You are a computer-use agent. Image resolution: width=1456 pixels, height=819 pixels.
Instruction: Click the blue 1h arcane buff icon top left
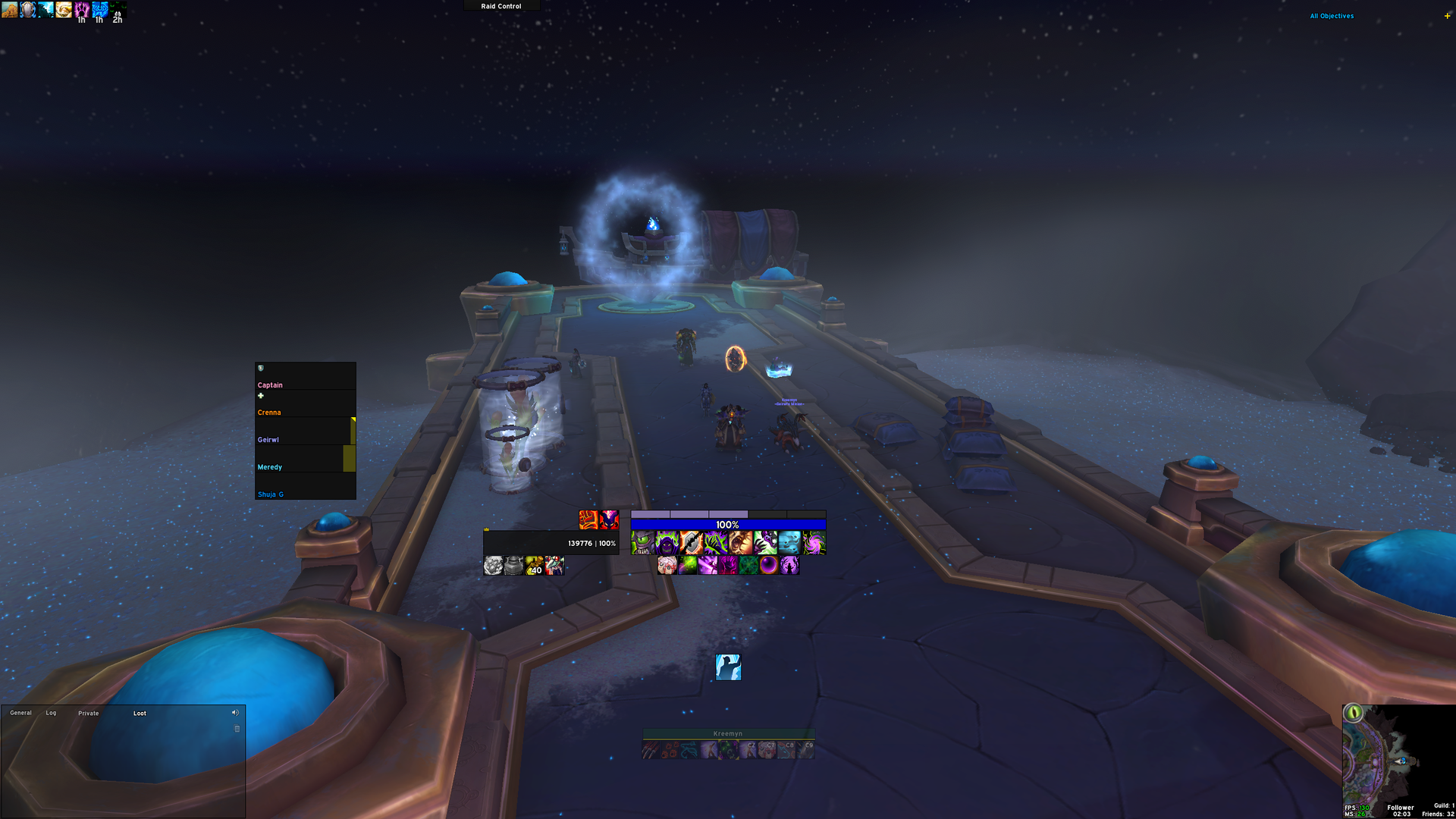coord(99,11)
